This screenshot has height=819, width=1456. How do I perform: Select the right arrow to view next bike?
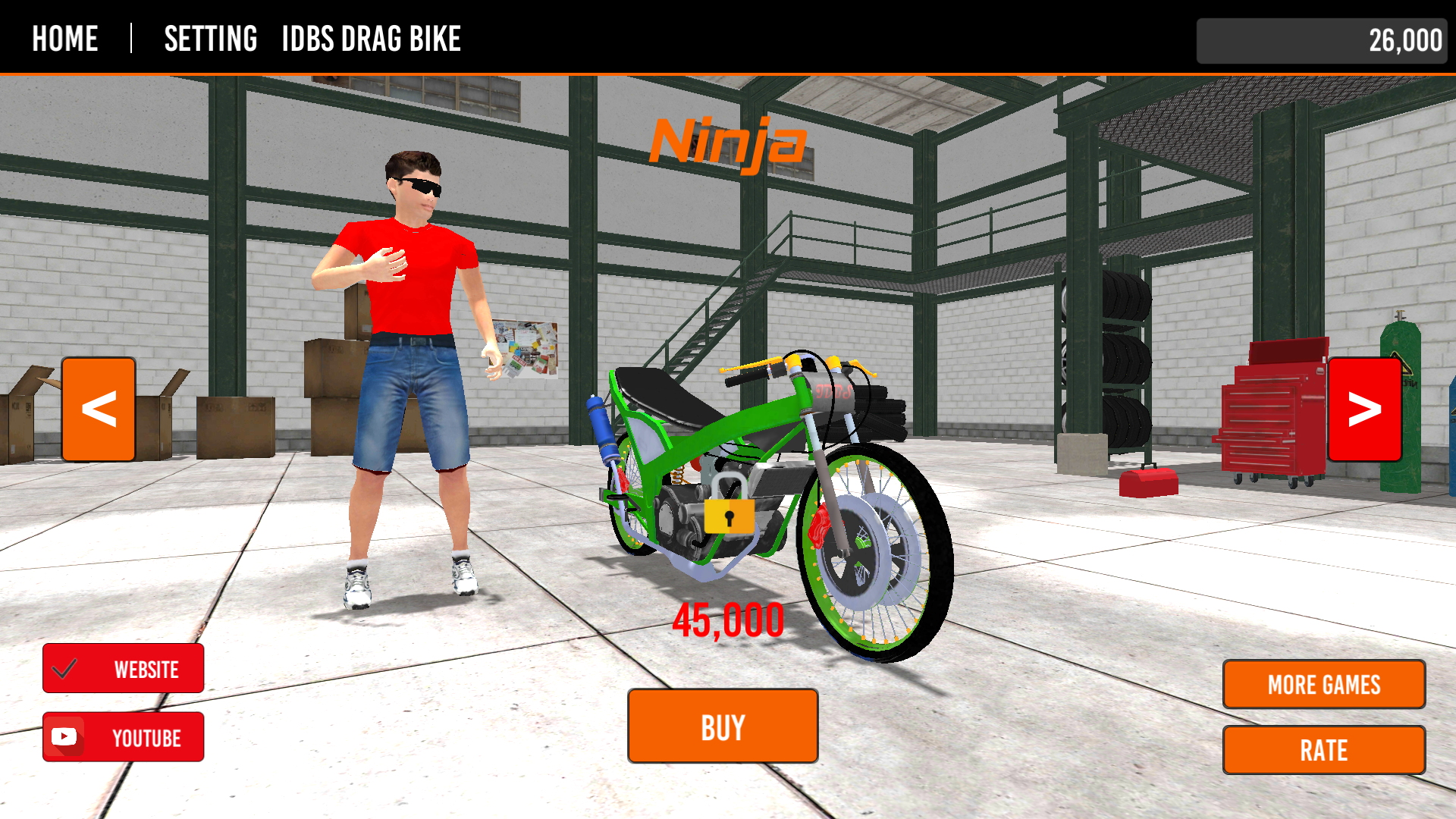click(1364, 411)
